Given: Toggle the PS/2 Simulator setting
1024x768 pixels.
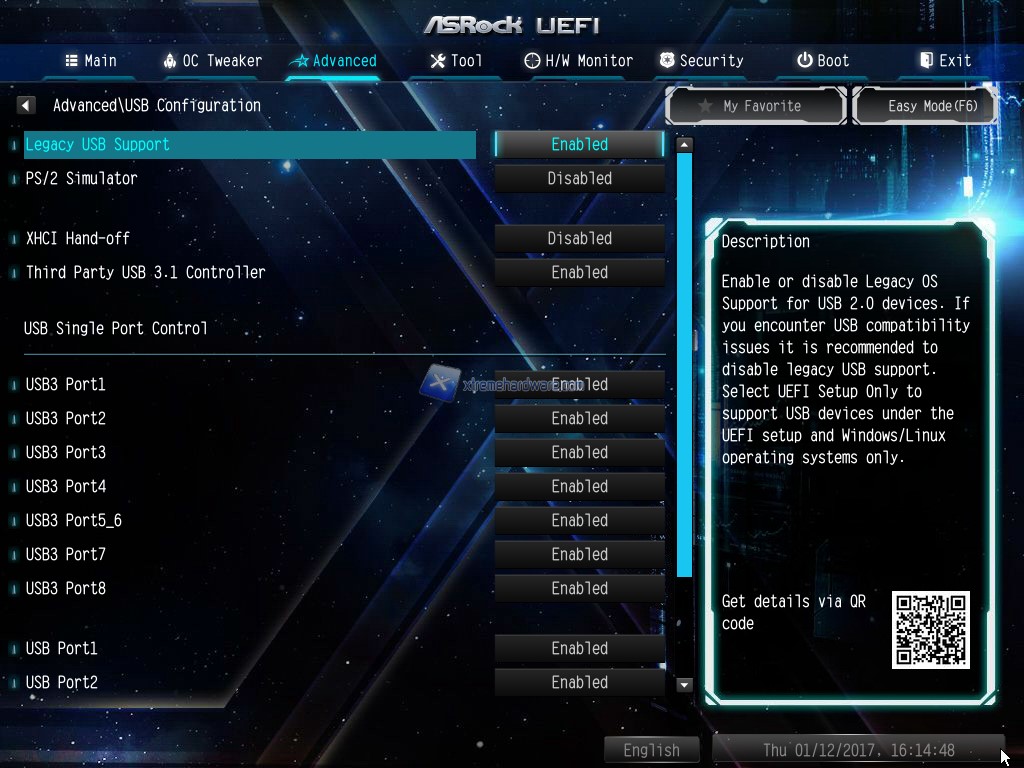Looking at the screenshot, I should 579,179.
